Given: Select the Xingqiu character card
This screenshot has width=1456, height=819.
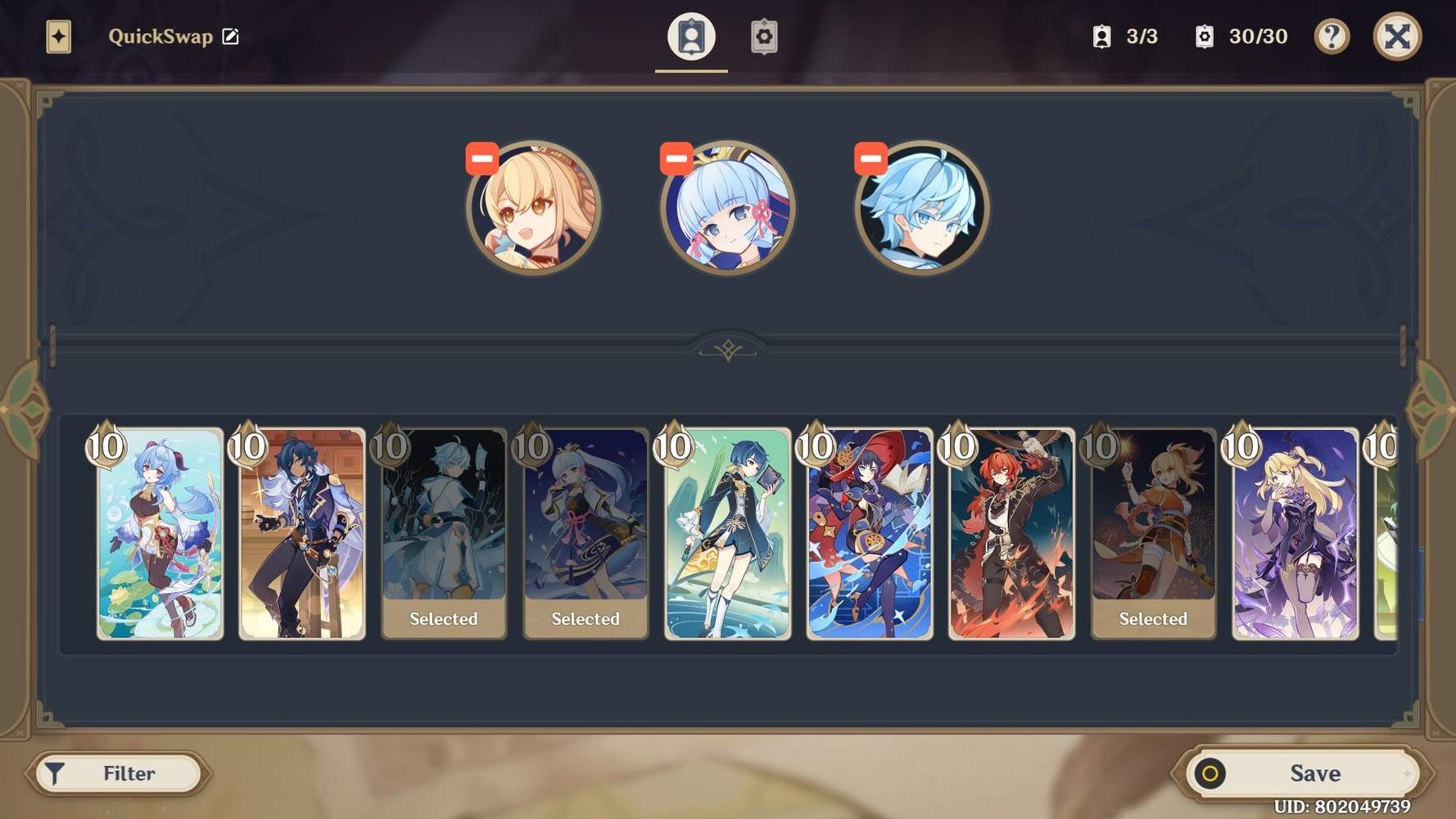Looking at the screenshot, I should pos(728,532).
